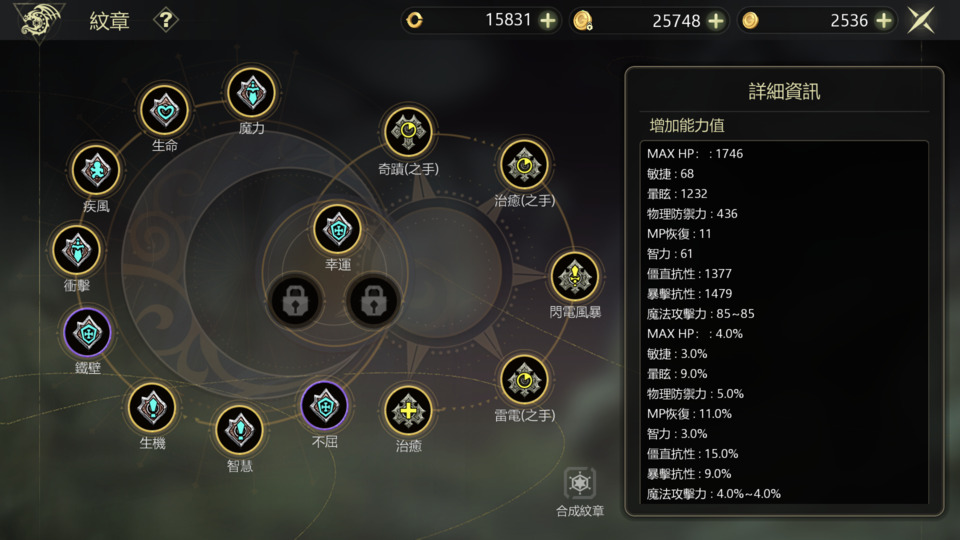Screen dimensions: 960x540
Task: Open 合成紋章 emblem synthesis
Action: click(x=580, y=486)
